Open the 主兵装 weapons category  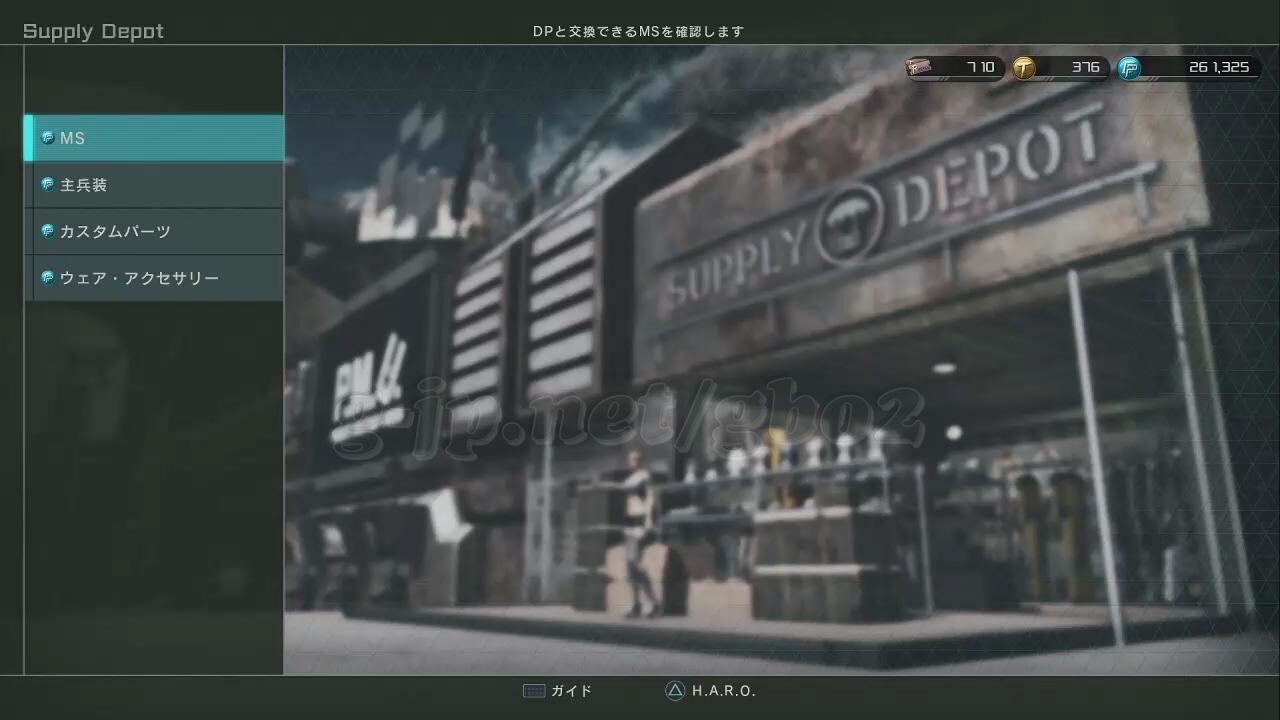click(x=154, y=185)
